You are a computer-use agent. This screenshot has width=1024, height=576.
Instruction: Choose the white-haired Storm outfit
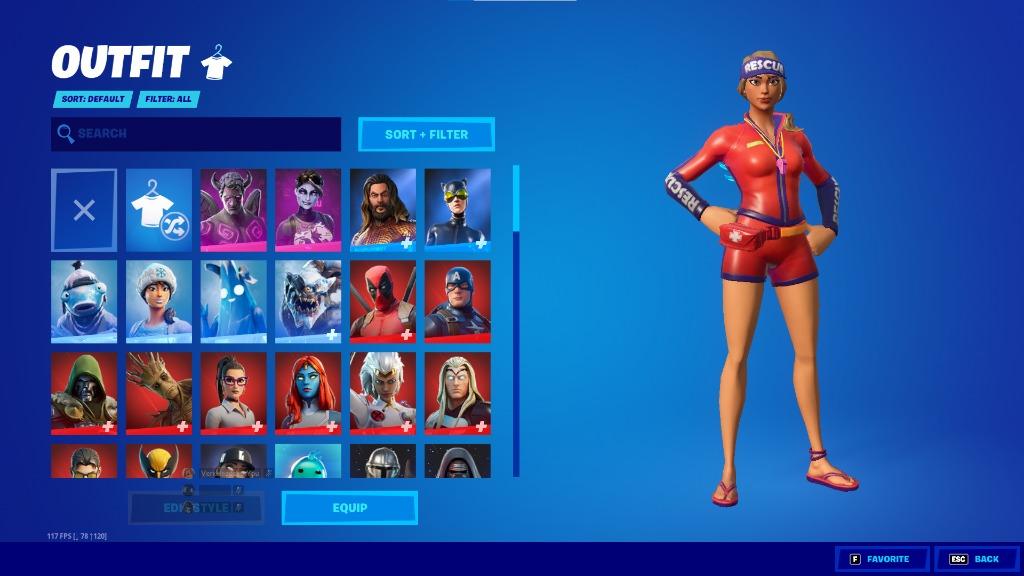tap(383, 392)
